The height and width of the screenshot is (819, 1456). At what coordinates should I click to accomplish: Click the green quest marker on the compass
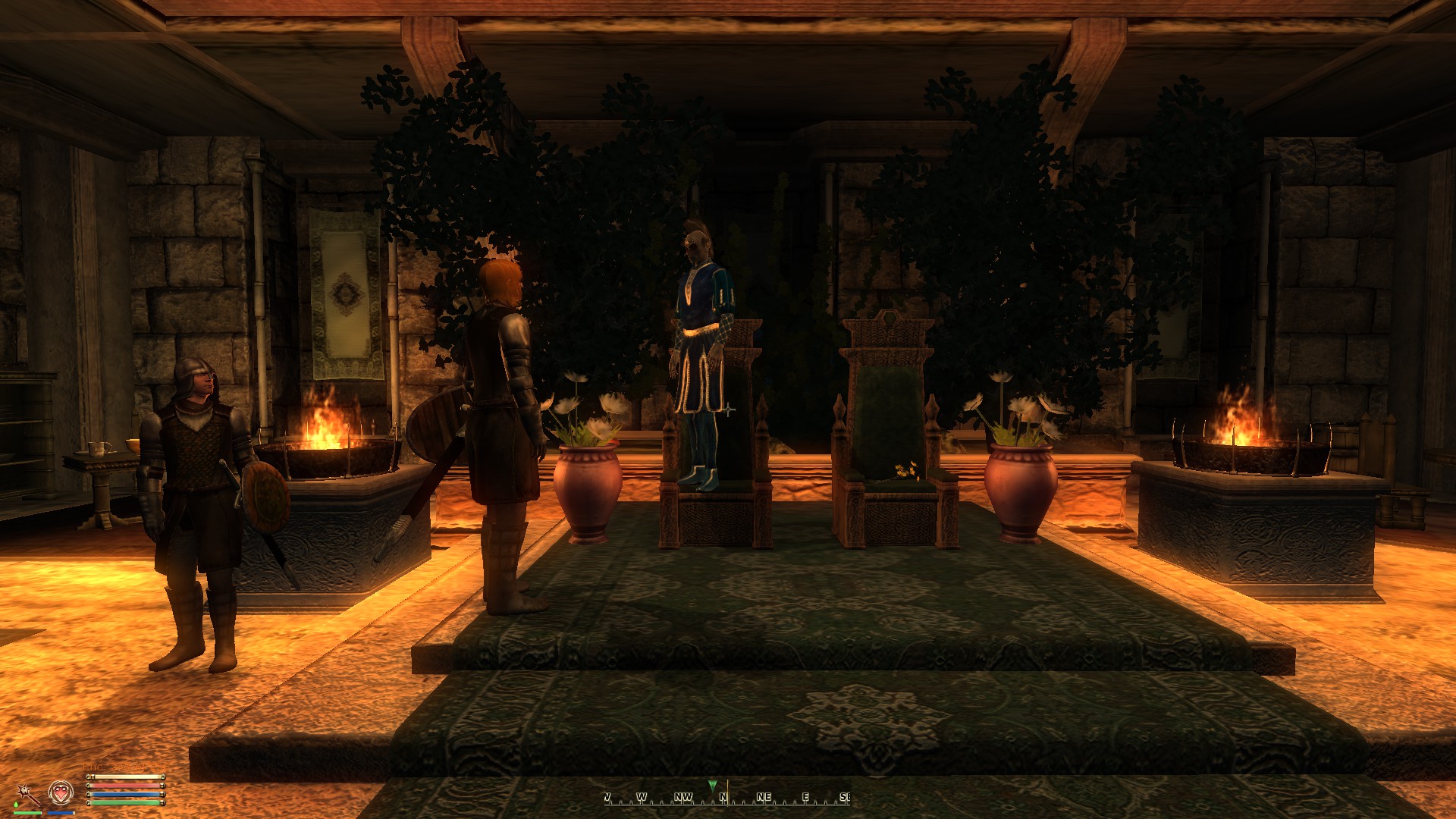pos(711,785)
